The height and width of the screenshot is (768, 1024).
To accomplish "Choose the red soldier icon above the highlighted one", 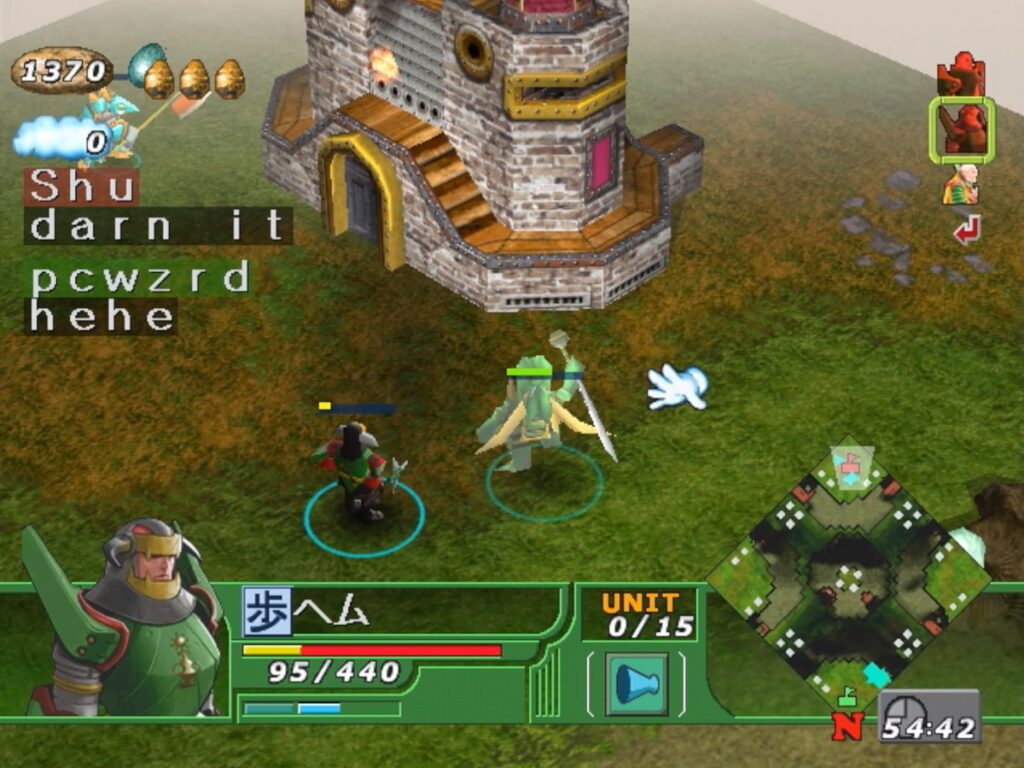I will [x=961, y=74].
